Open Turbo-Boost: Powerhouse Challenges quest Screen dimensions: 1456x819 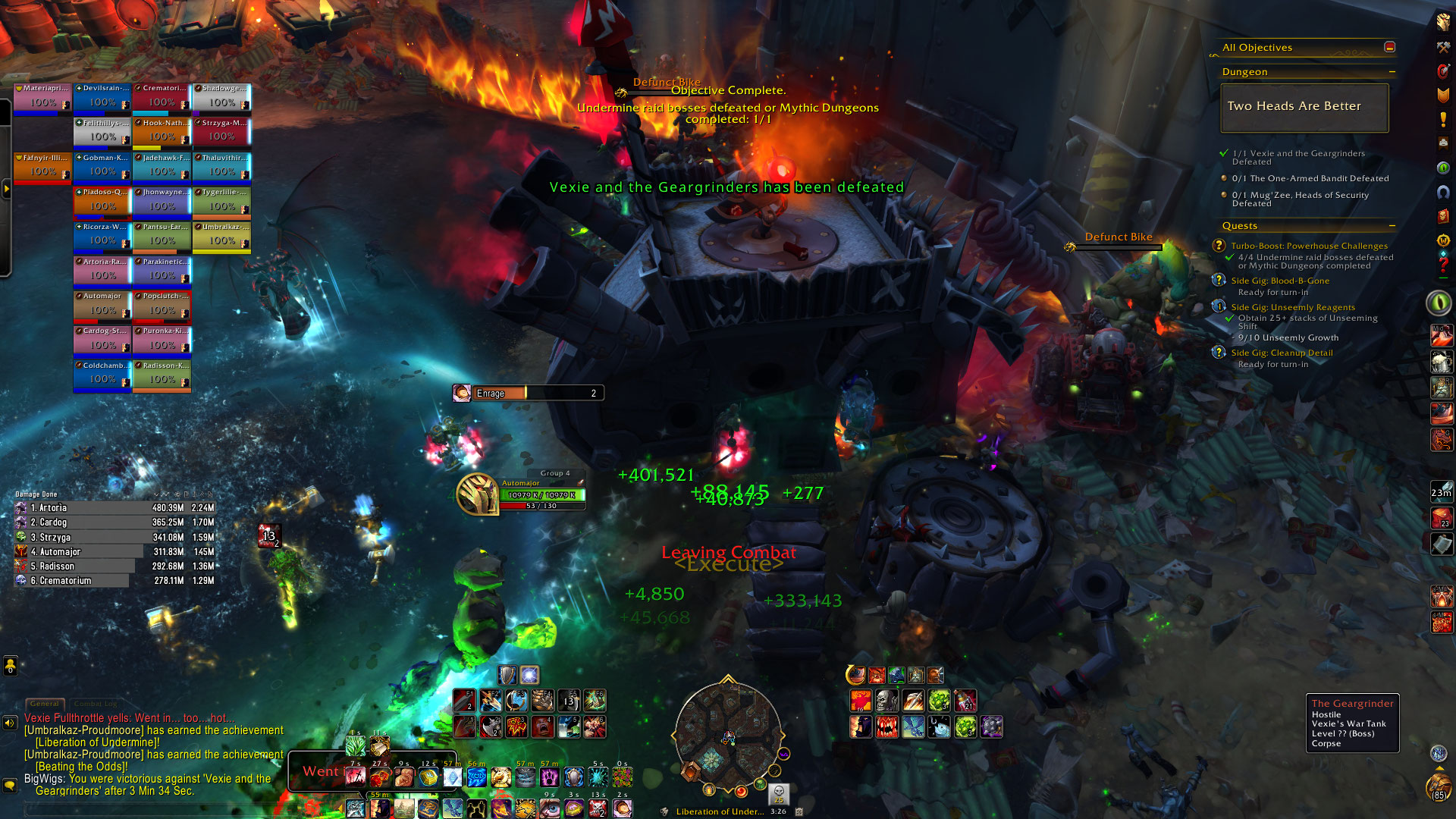click(x=1309, y=246)
